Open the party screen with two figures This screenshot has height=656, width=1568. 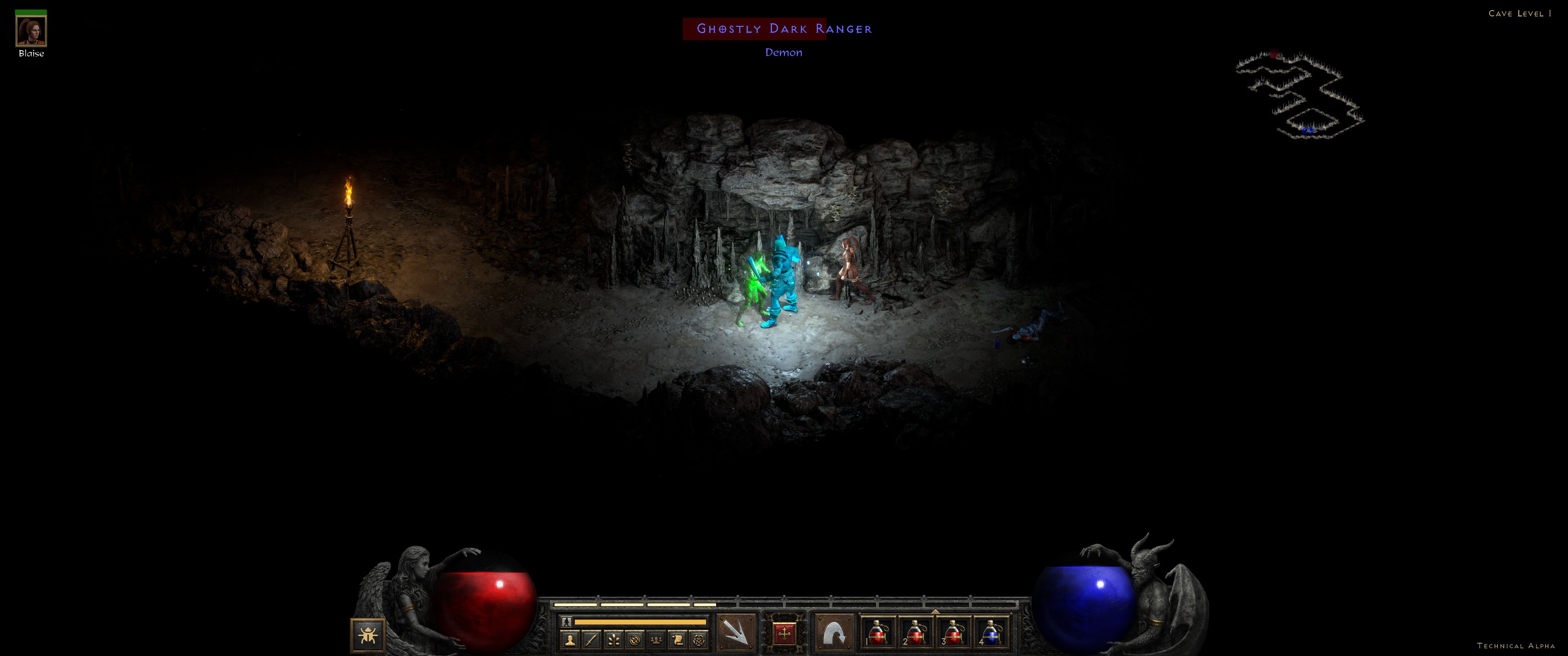pos(656,640)
